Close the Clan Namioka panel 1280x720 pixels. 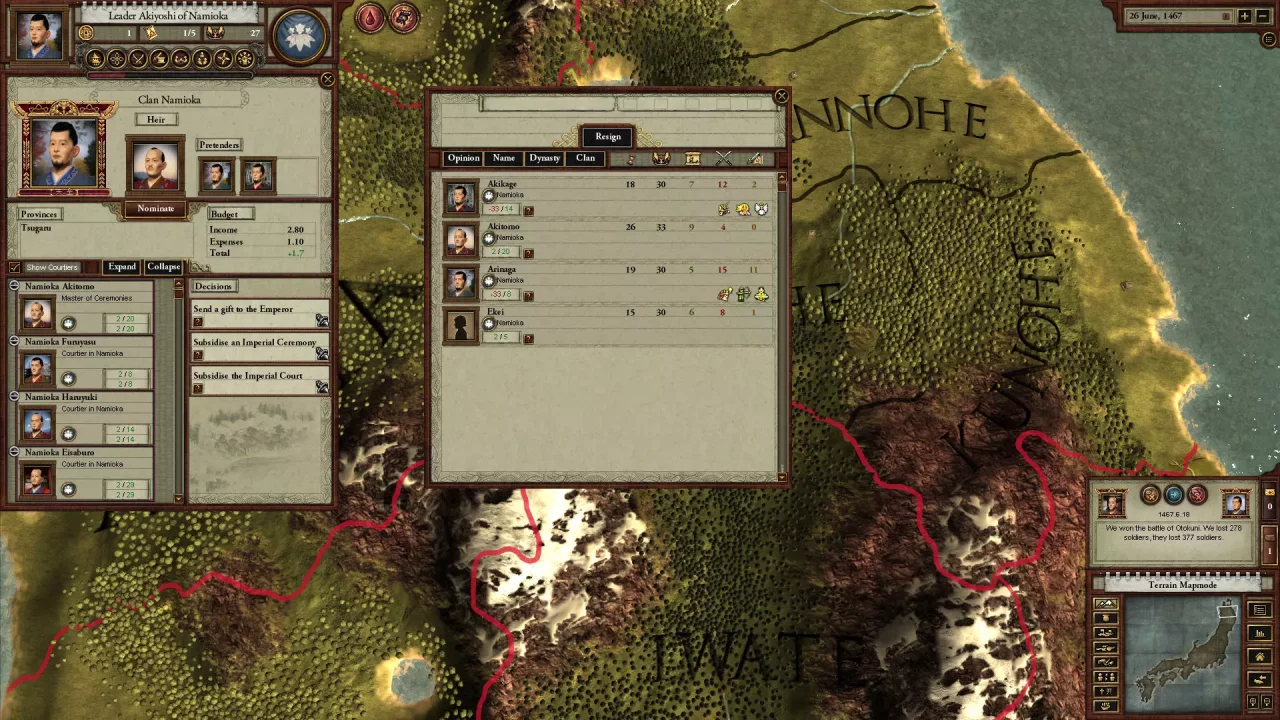click(x=327, y=79)
